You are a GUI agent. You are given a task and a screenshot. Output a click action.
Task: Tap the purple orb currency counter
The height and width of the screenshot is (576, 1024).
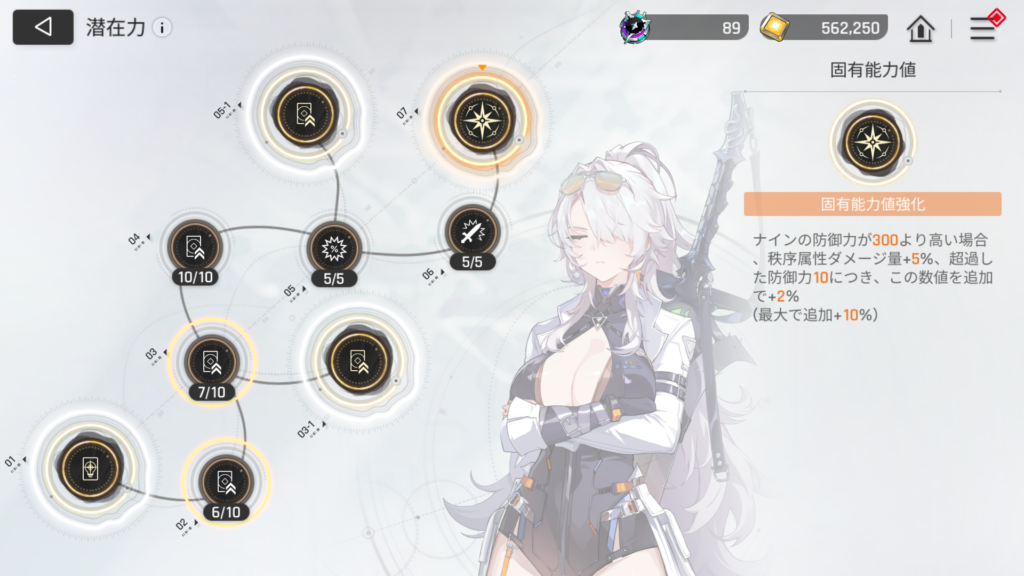click(x=684, y=28)
